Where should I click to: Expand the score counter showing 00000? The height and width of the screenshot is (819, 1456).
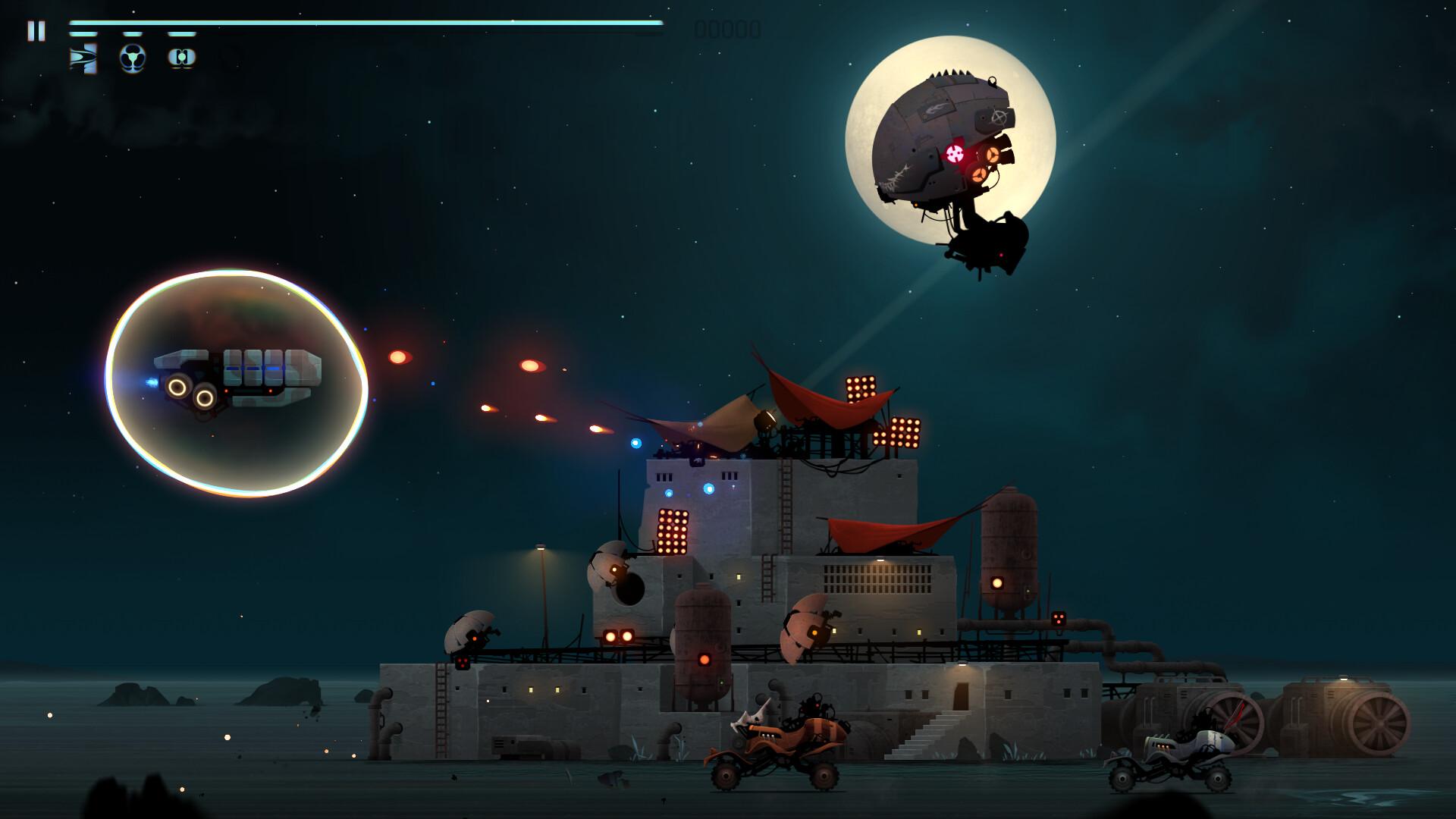point(726,29)
